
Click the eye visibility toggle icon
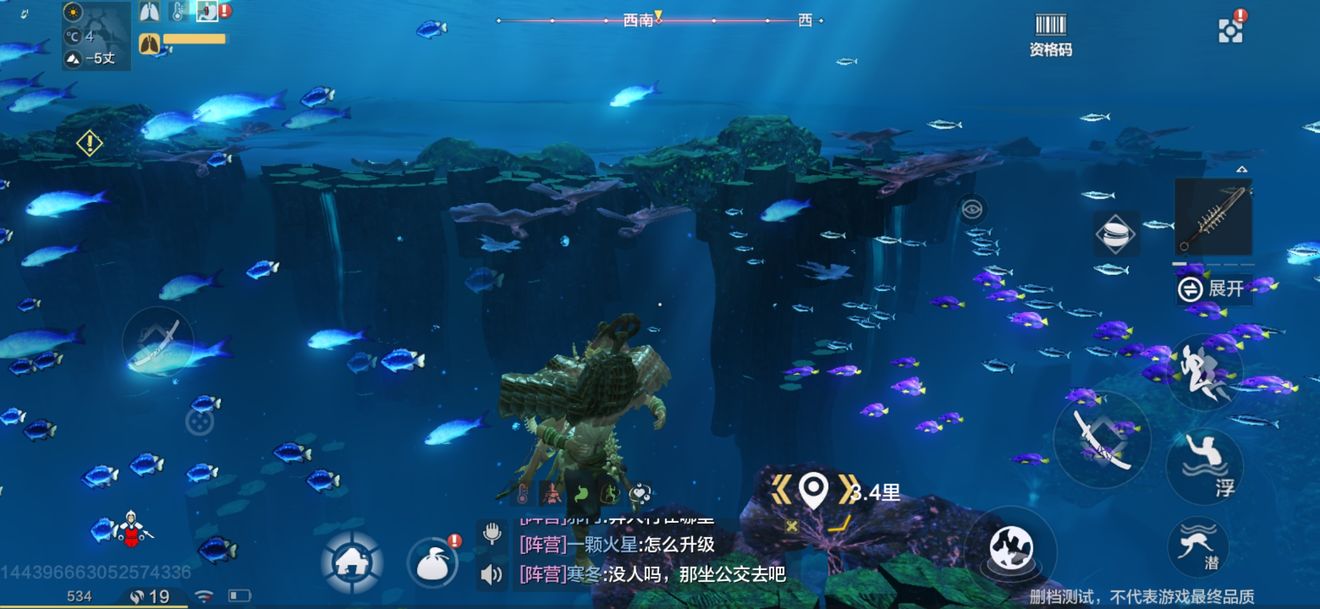pos(971,209)
